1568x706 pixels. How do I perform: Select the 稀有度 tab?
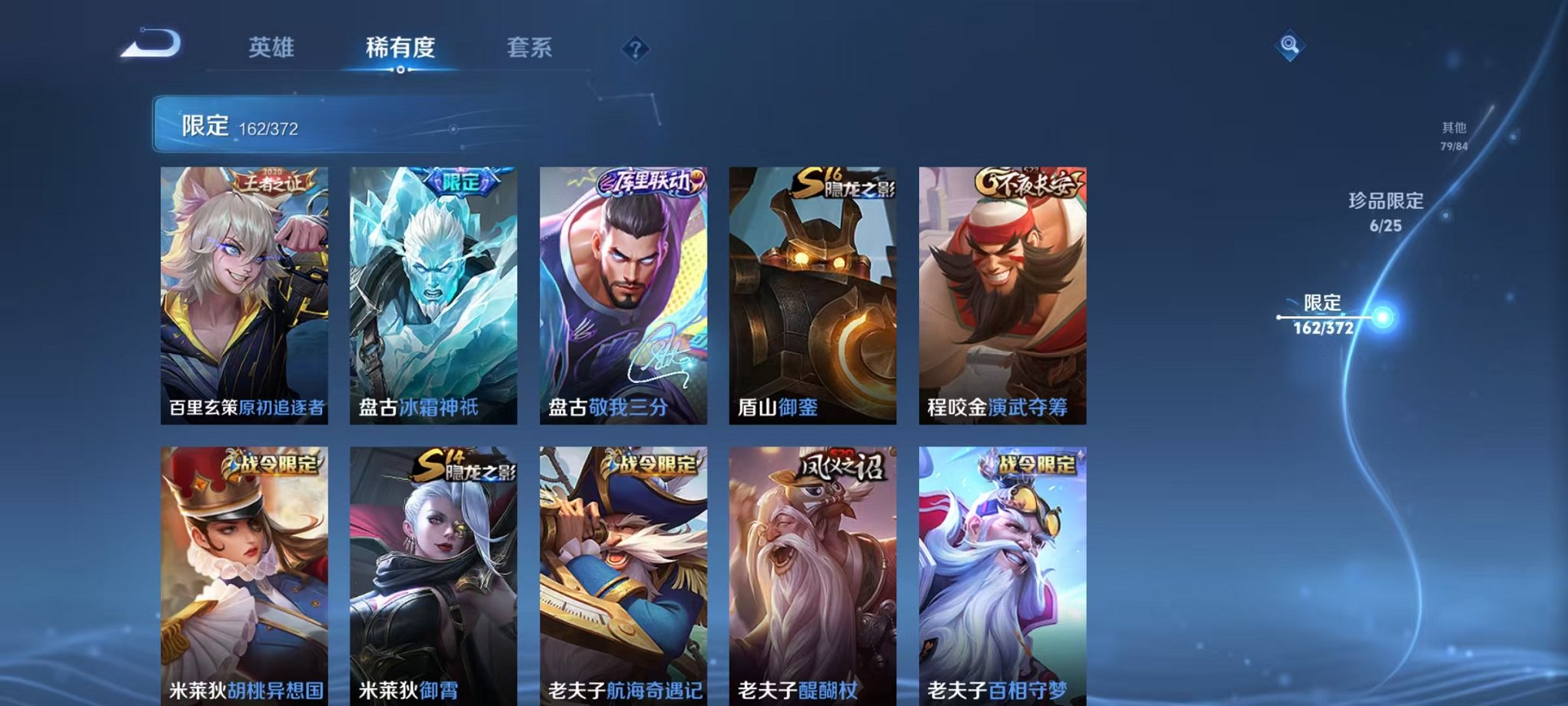pos(401,48)
